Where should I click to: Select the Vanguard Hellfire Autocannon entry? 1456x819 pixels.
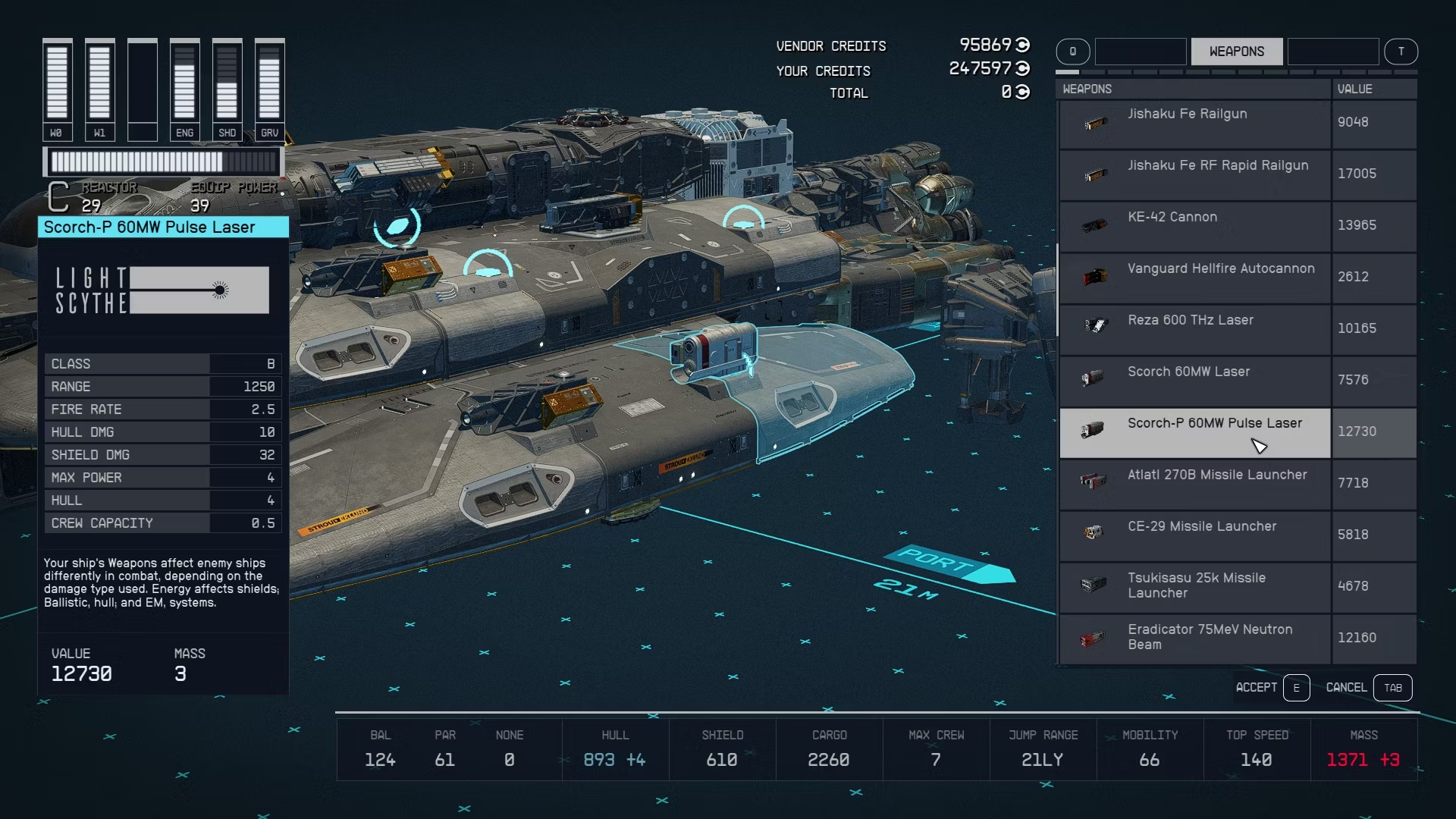pos(1195,278)
